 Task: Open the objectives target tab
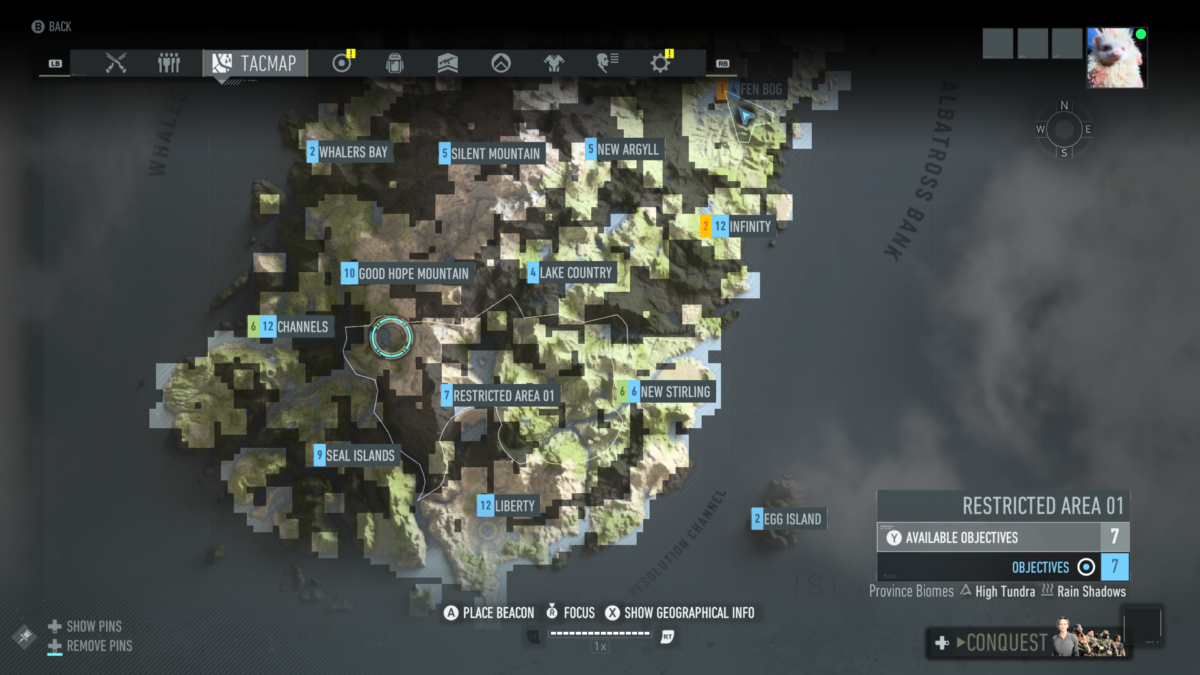point(342,63)
